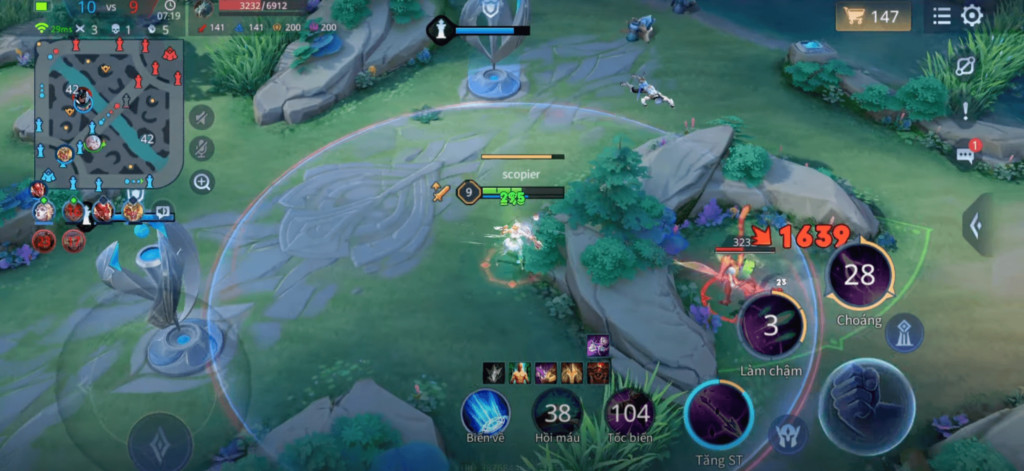Tap the exclamation mark alert signal
The image size is (1024, 471).
[966, 110]
